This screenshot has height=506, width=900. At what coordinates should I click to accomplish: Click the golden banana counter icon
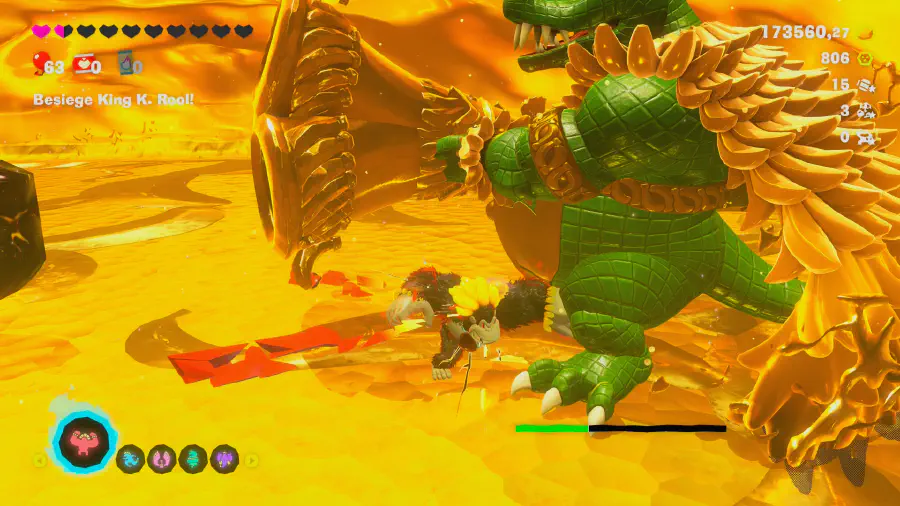tap(865, 33)
